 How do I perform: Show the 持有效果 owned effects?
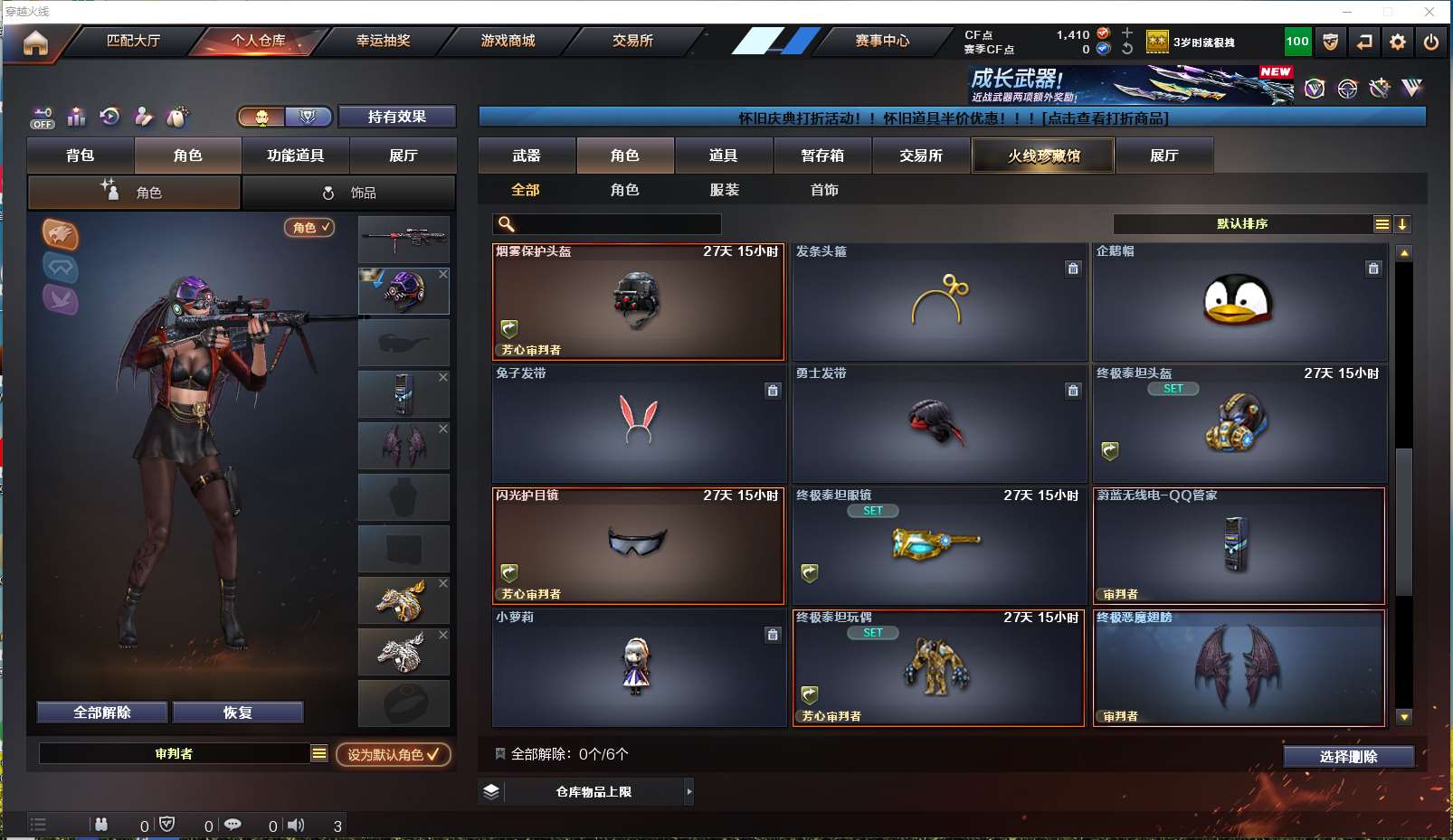[x=396, y=117]
